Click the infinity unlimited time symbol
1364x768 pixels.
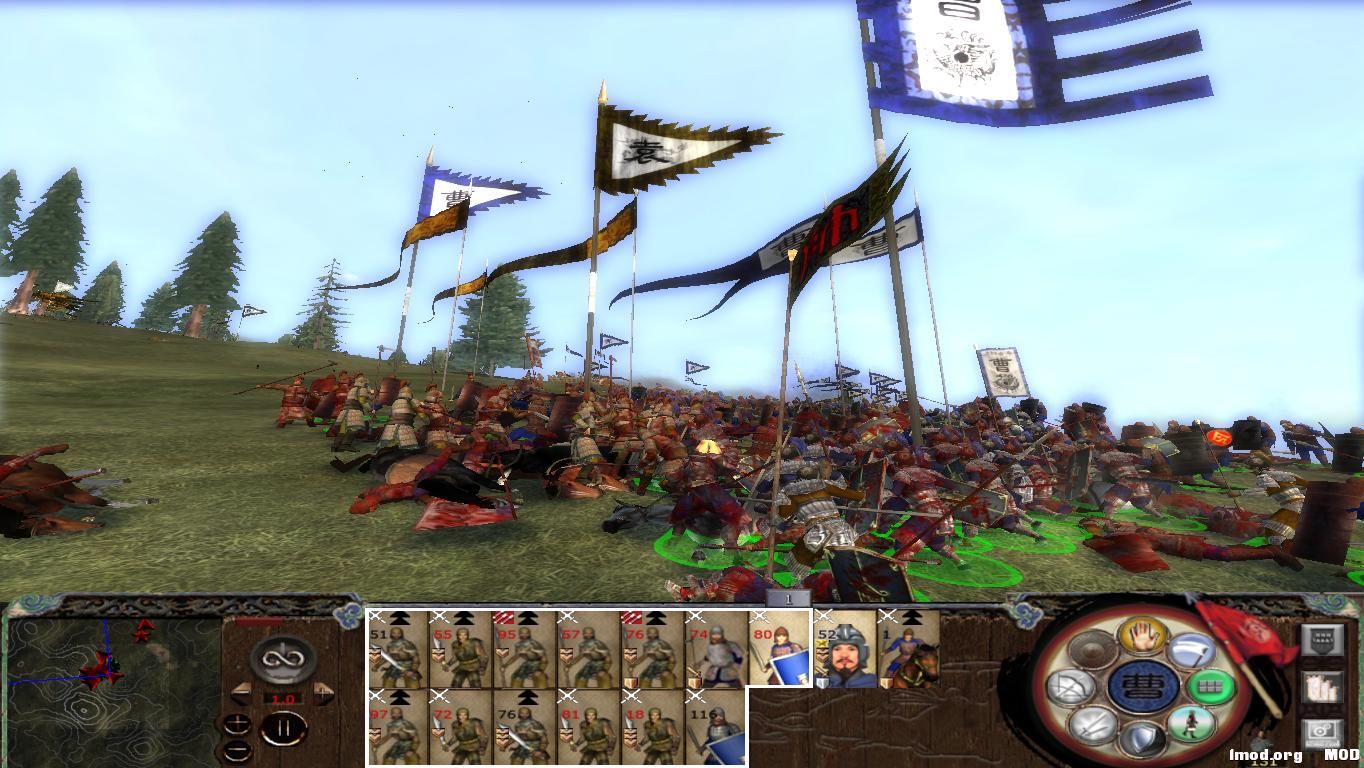pyautogui.click(x=282, y=658)
